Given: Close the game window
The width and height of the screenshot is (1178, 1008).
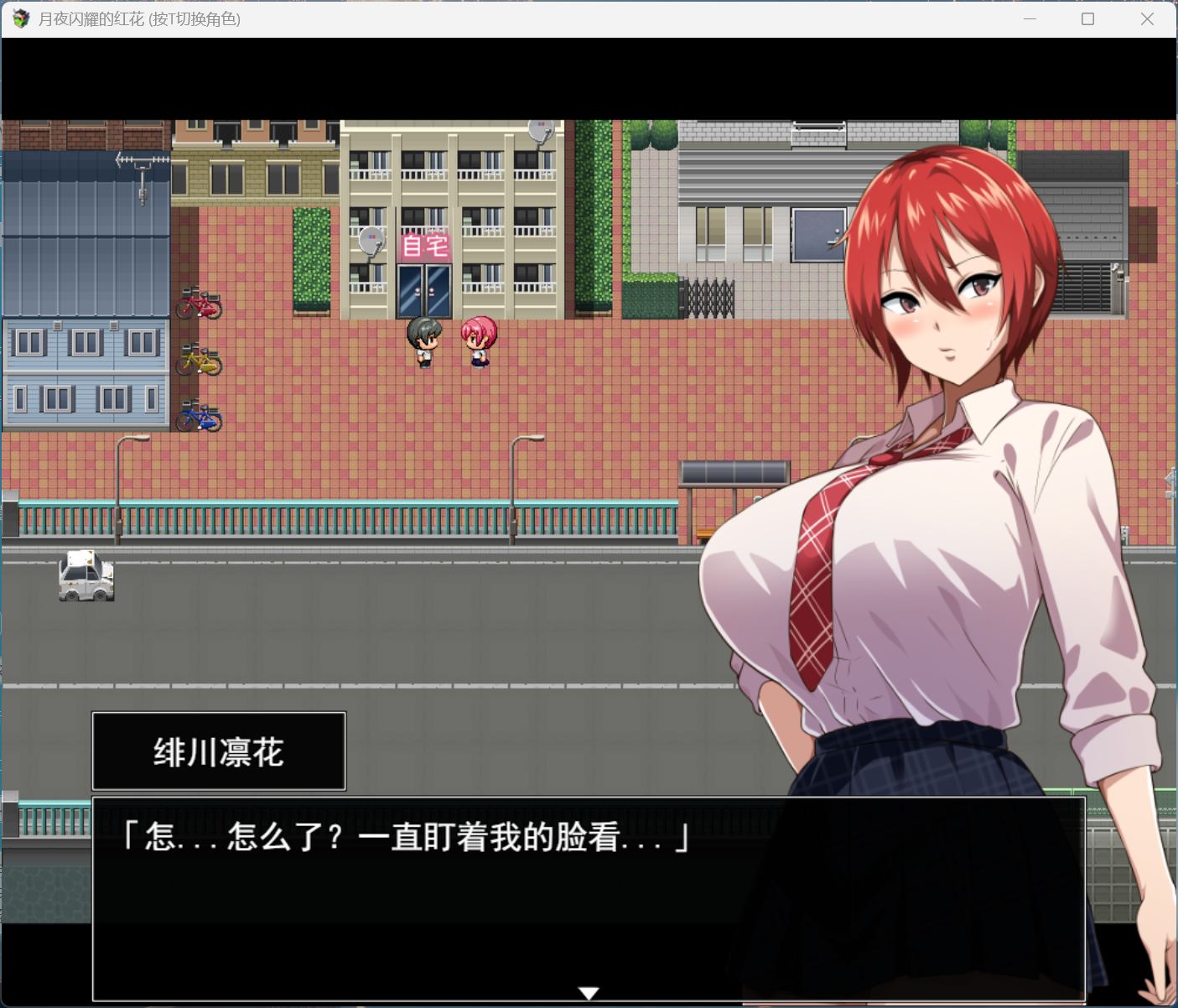Looking at the screenshot, I should (1147, 19).
